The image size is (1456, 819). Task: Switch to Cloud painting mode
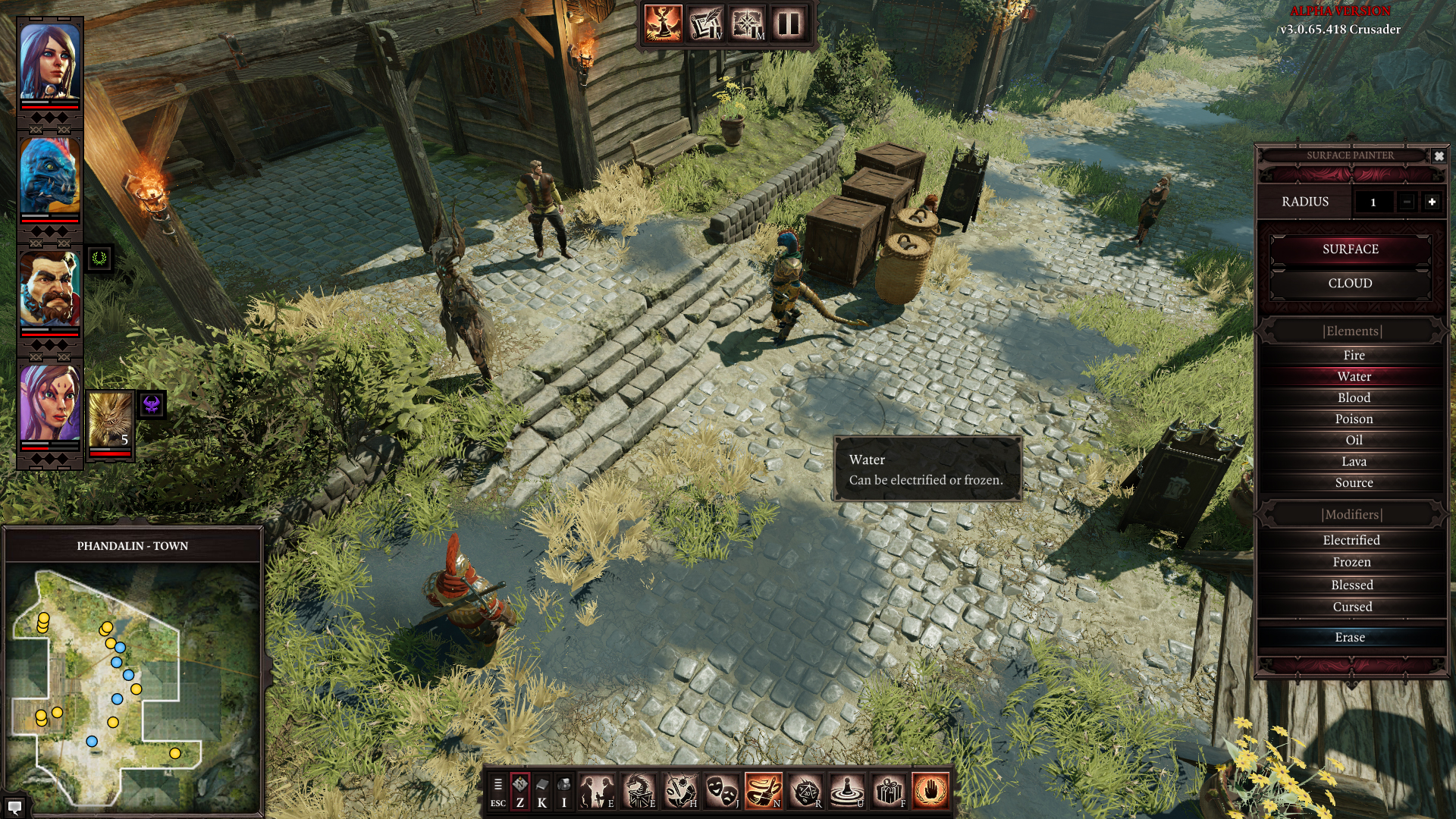pyautogui.click(x=1350, y=283)
